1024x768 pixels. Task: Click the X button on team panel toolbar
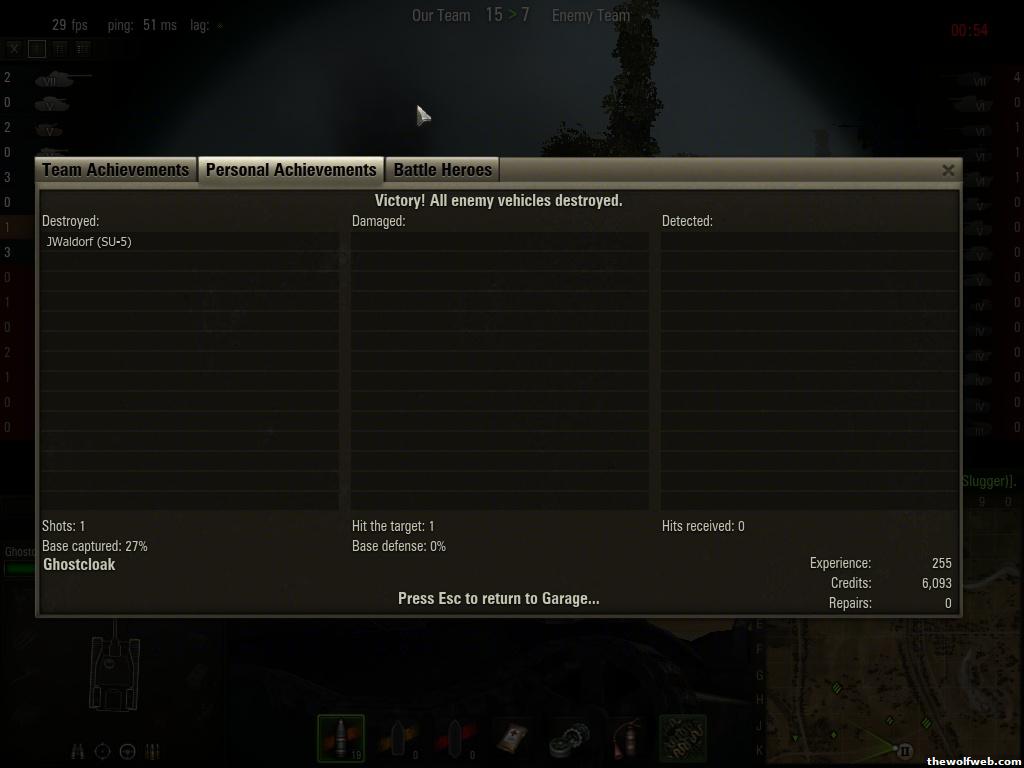(14, 48)
